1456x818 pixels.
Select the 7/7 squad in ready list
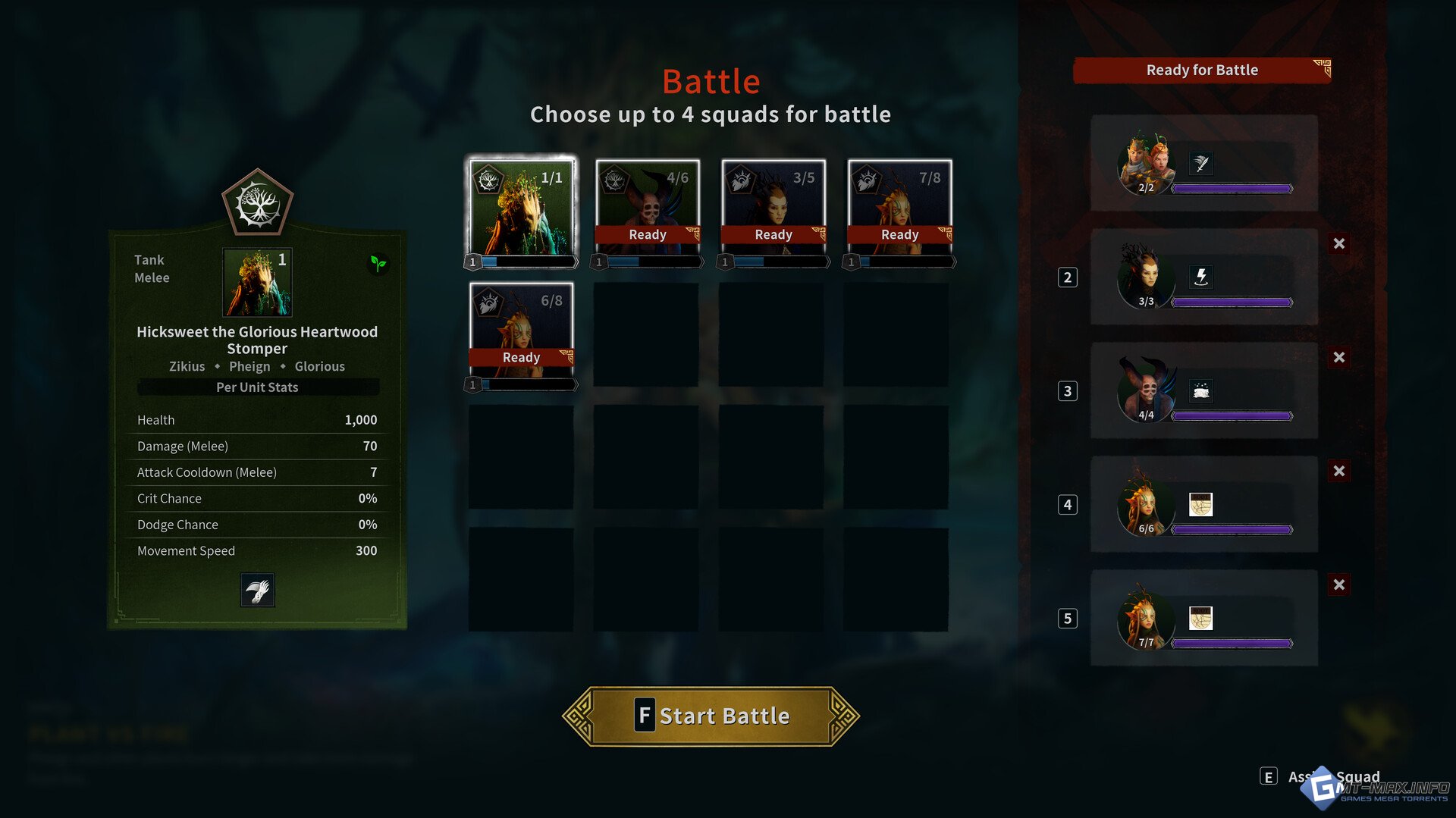1203,618
